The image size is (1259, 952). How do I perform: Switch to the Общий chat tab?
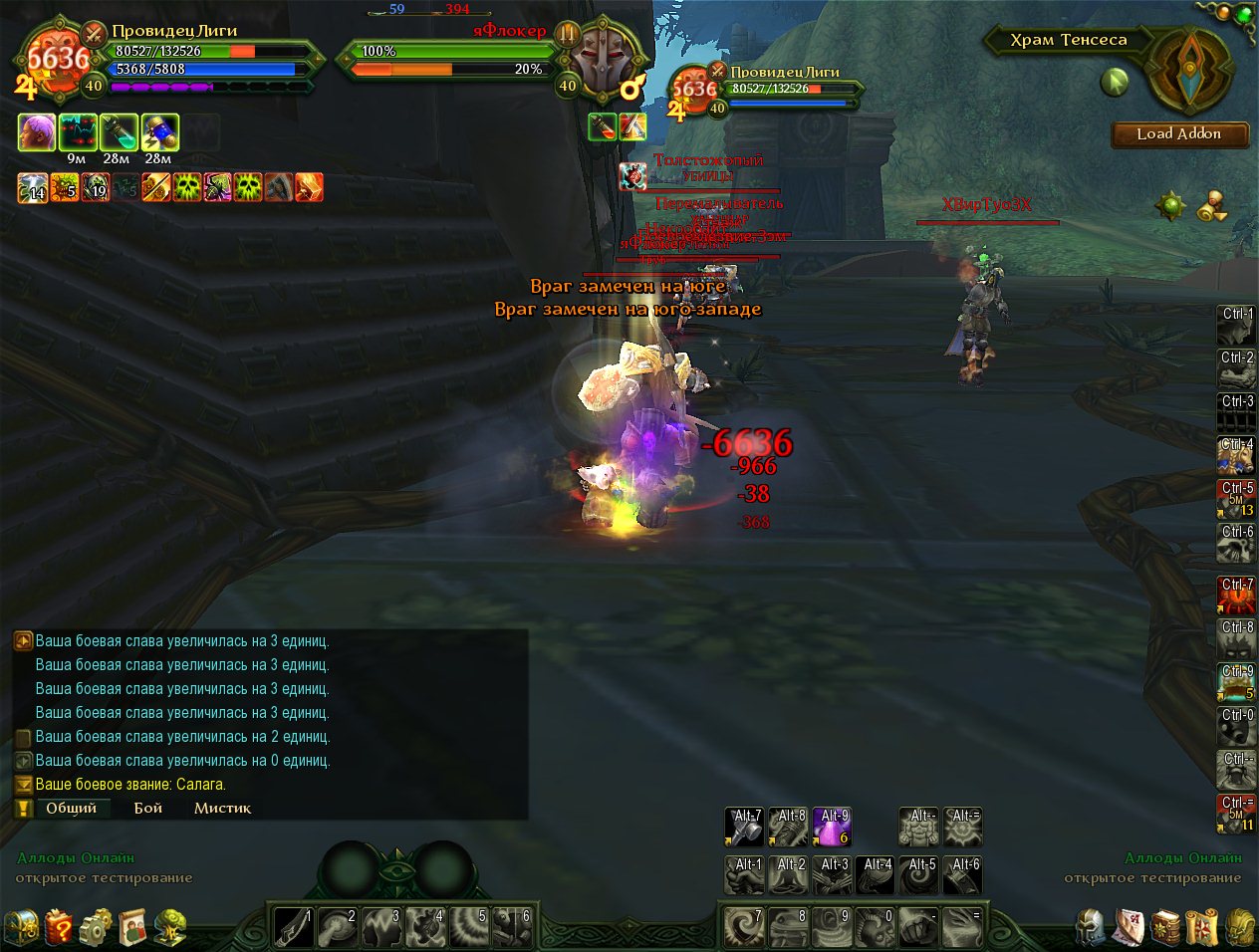(x=71, y=809)
